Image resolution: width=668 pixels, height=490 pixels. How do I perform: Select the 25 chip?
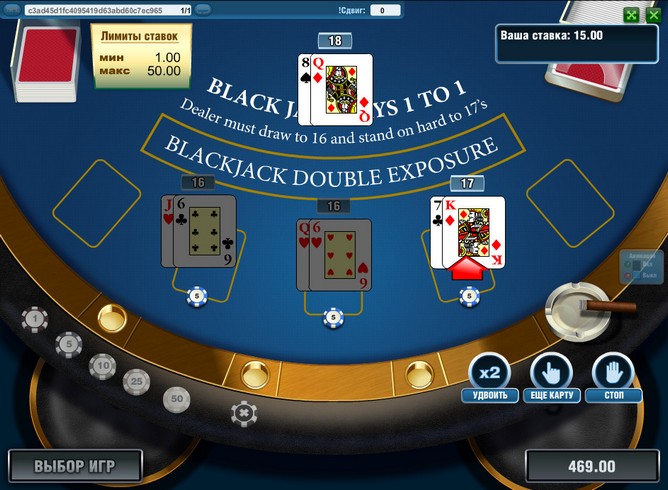pos(136,381)
